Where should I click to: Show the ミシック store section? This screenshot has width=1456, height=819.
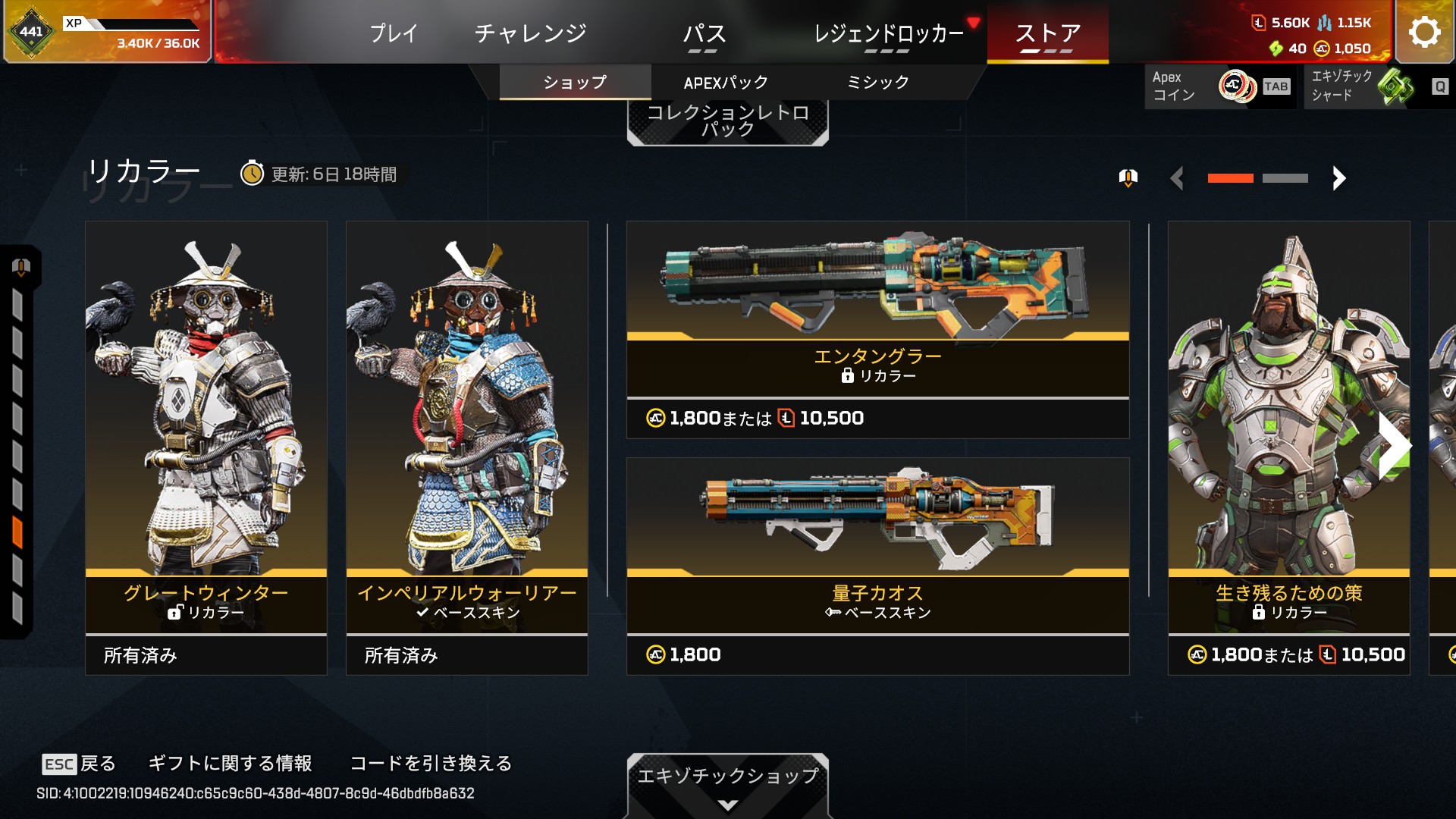[877, 83]
